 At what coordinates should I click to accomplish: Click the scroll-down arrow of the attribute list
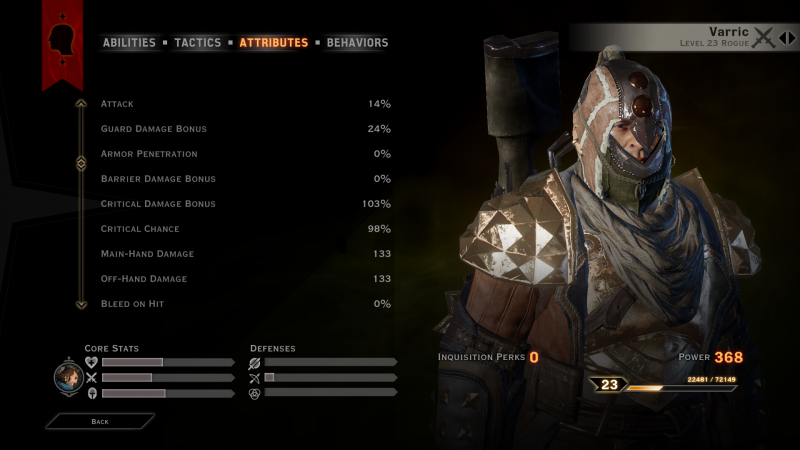point(81,304)
